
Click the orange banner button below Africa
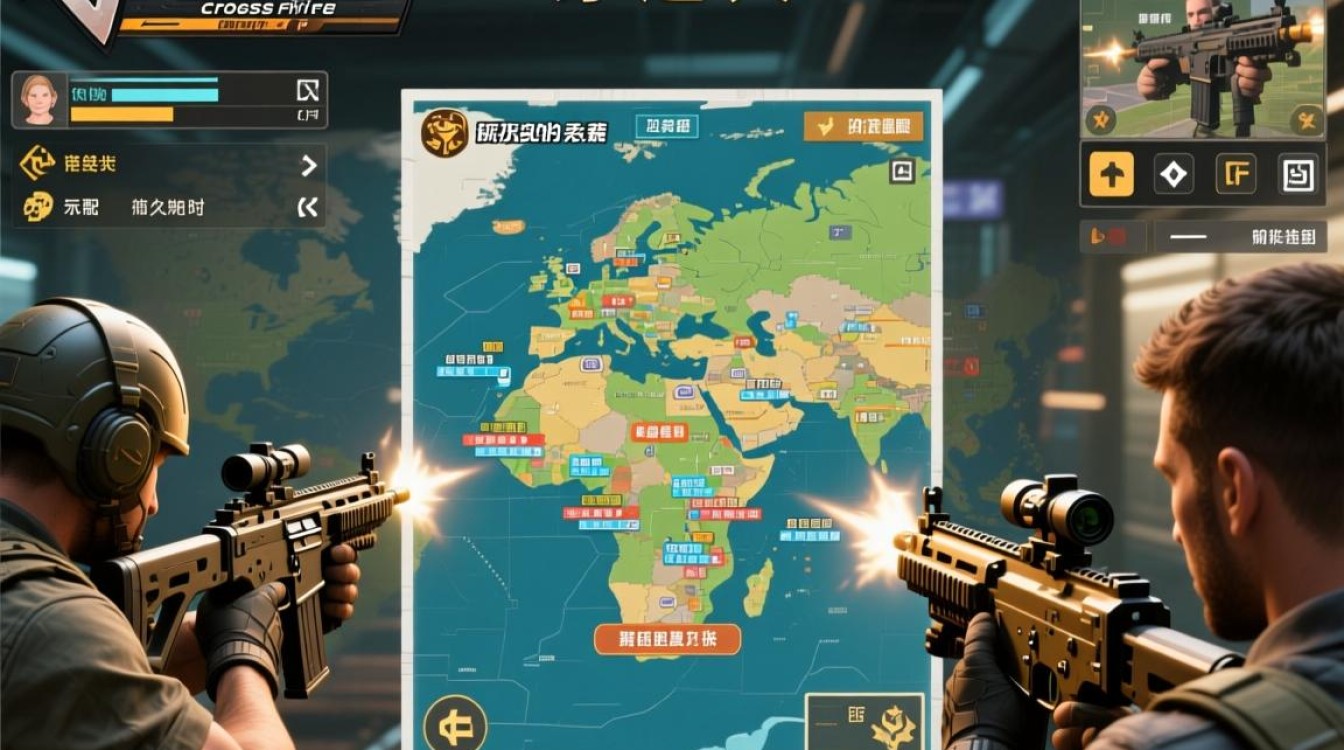[667, 639]
